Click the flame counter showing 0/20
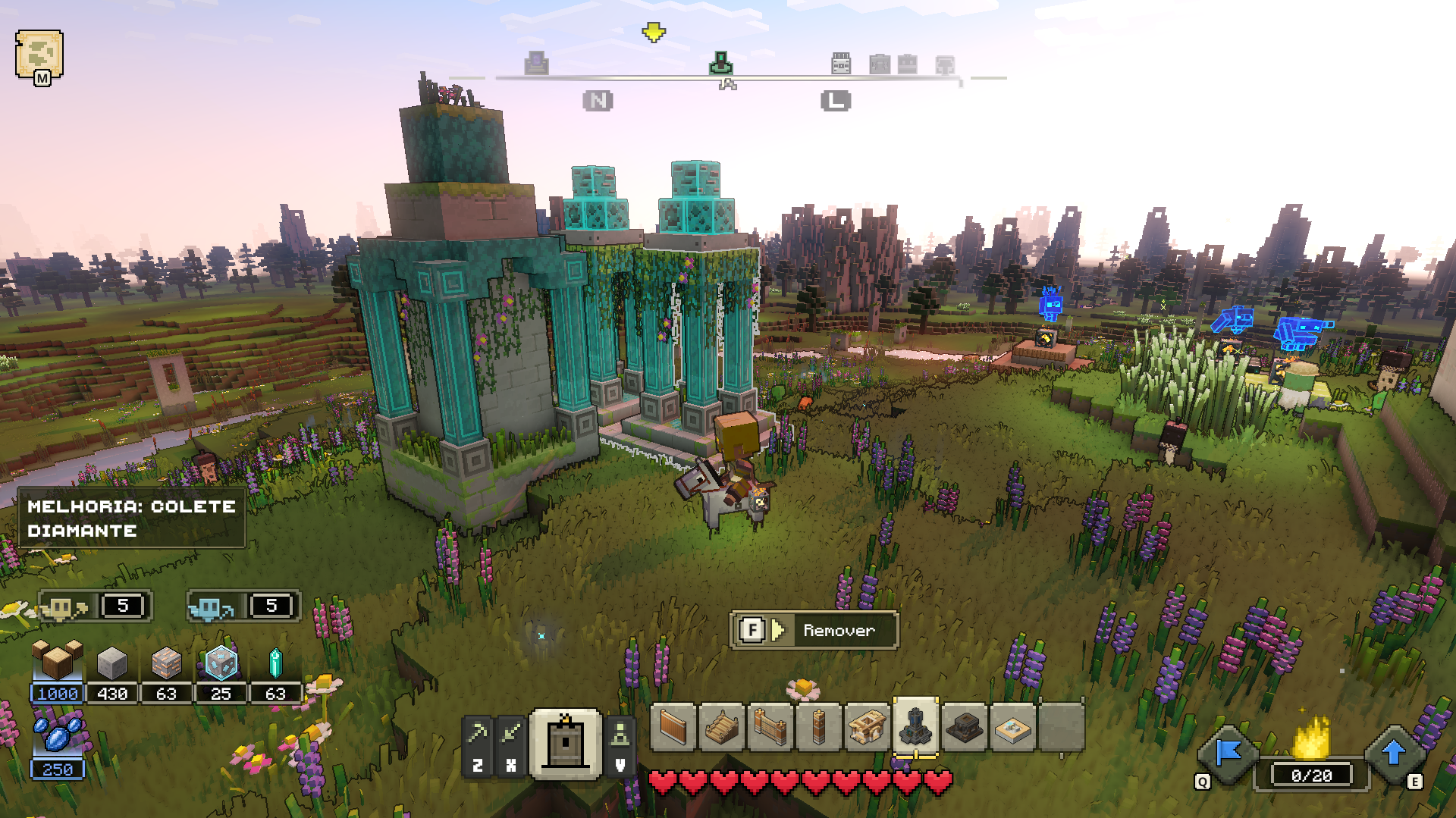Viewport: 1456px width, 818px height. (x=1313, y=774)
